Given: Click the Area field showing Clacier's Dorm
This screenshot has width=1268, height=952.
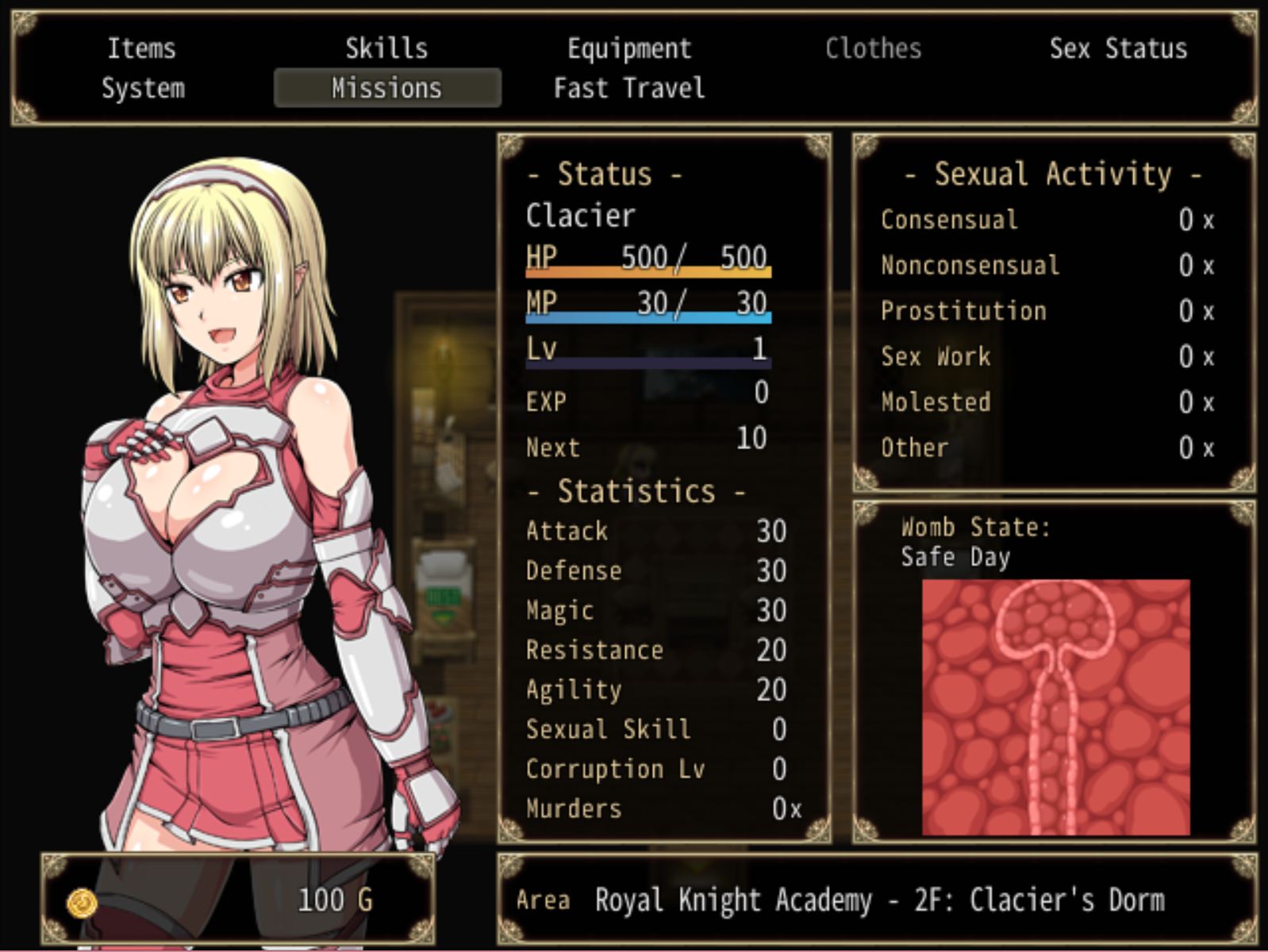Looking at the screenshot, I should click(873, 900).
